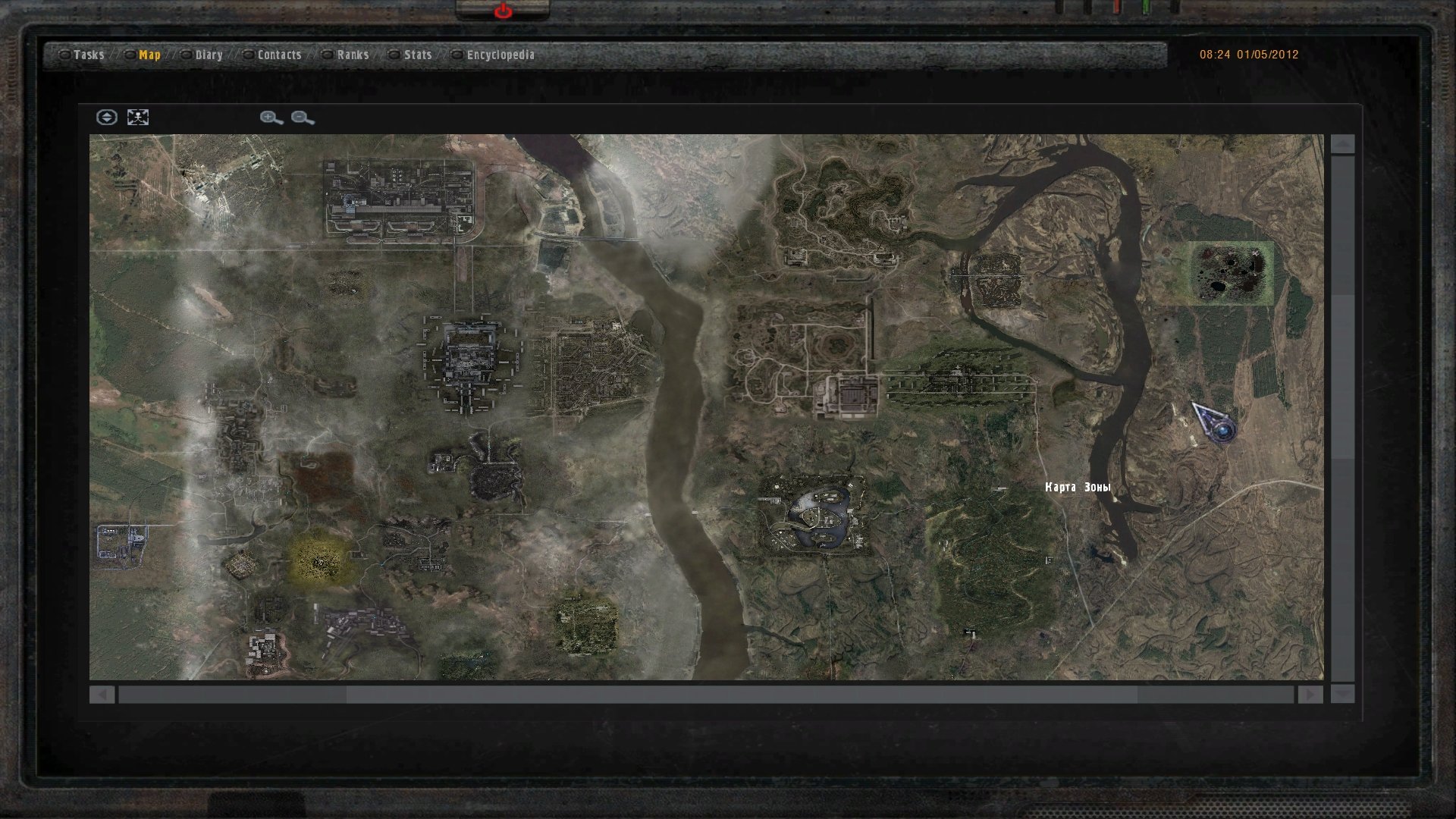Open the Ranks tab
This screenshot has width=1456, height=819.
(x=353, y=55)
